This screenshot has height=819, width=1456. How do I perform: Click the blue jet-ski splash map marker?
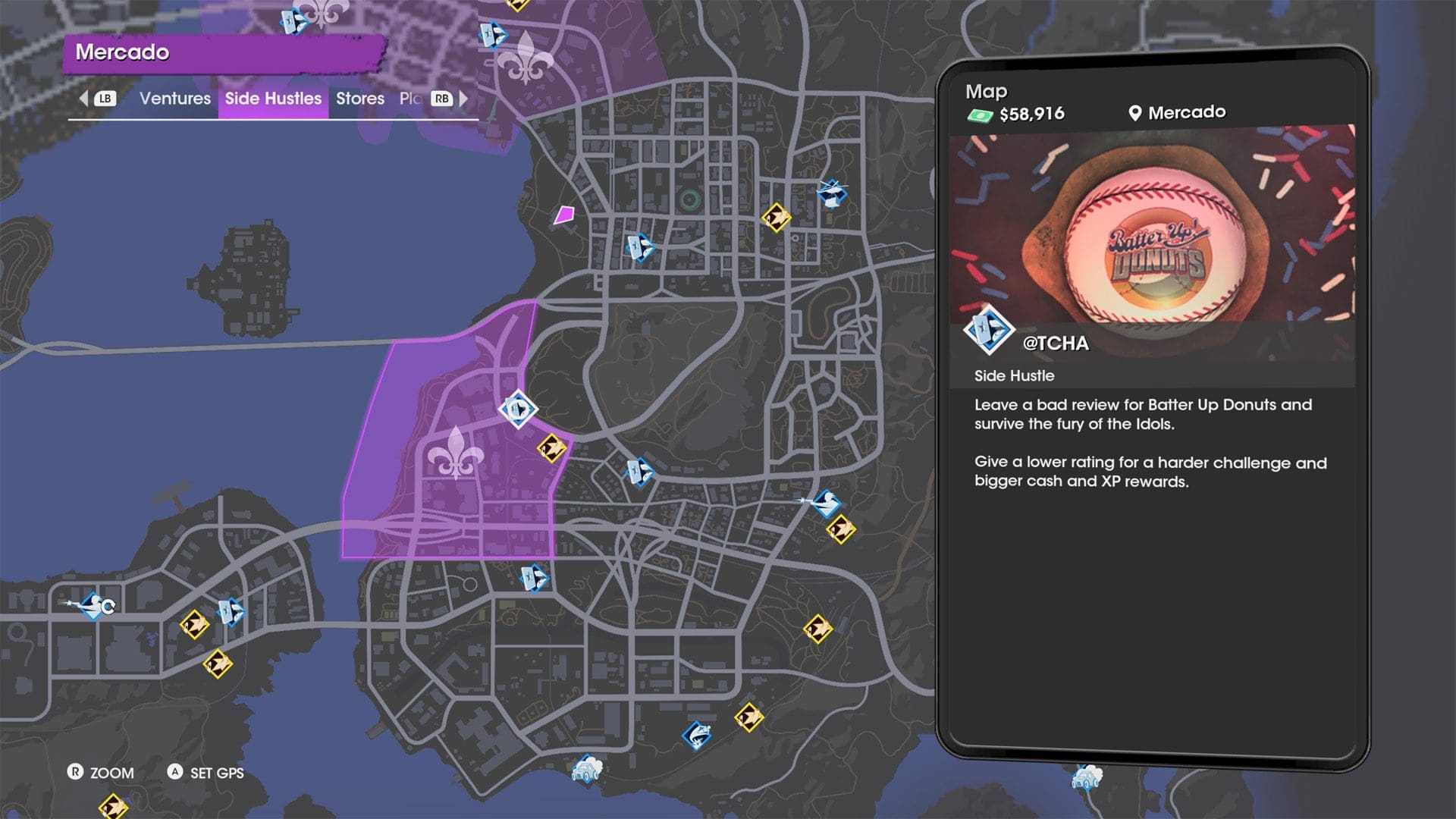(x=696, y=734)
